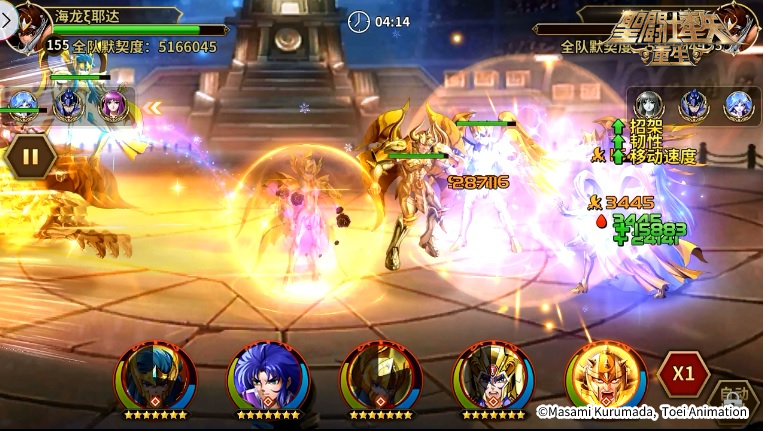Inspect the blue-haired enemy reserve portrait

[x=738, y=104]
